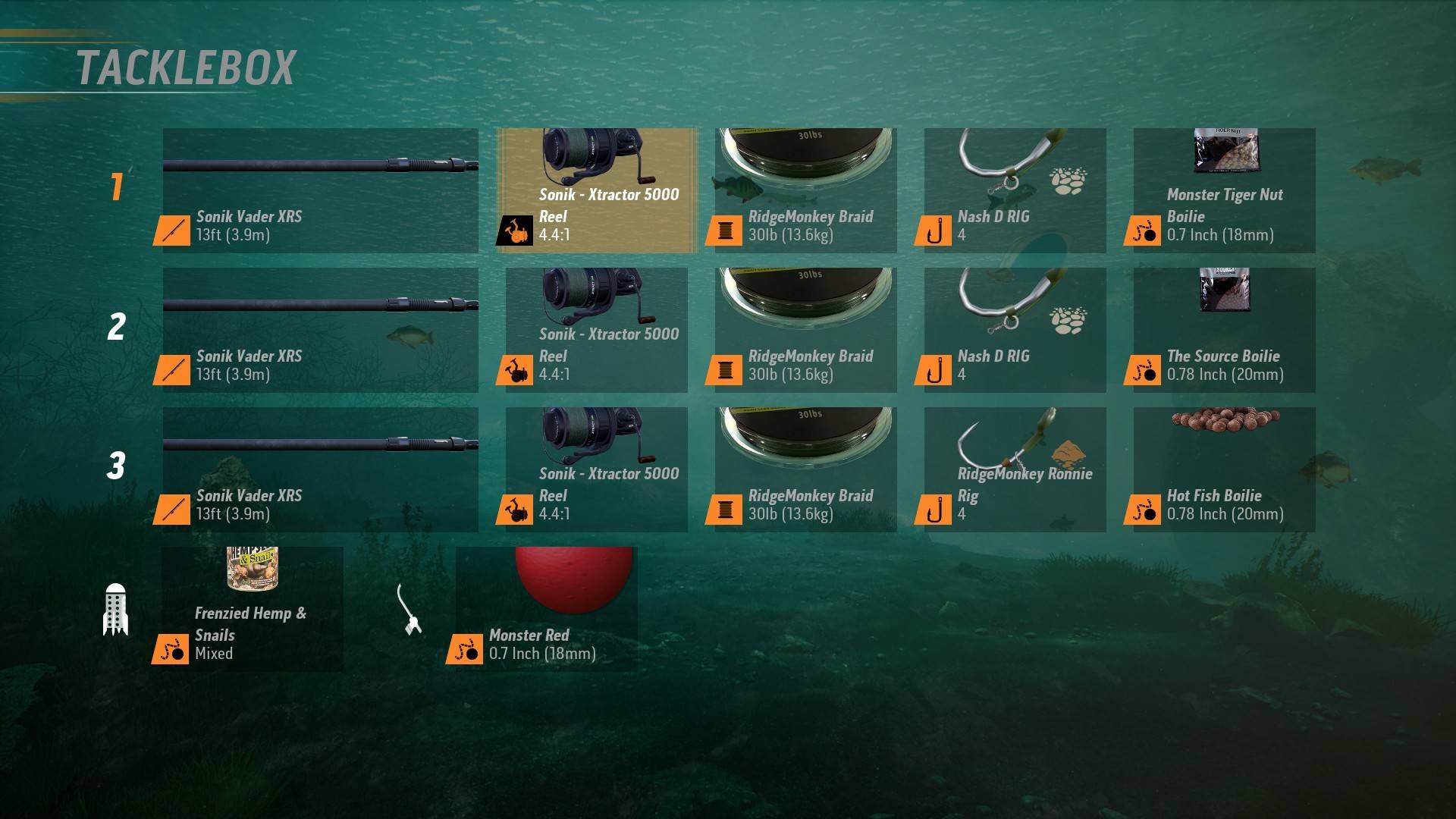This screenshot has height=819, width=1456.
Task: Select rod 2's Sonik Xtractor 5000 reel
Action: click(x=596, y=330)
